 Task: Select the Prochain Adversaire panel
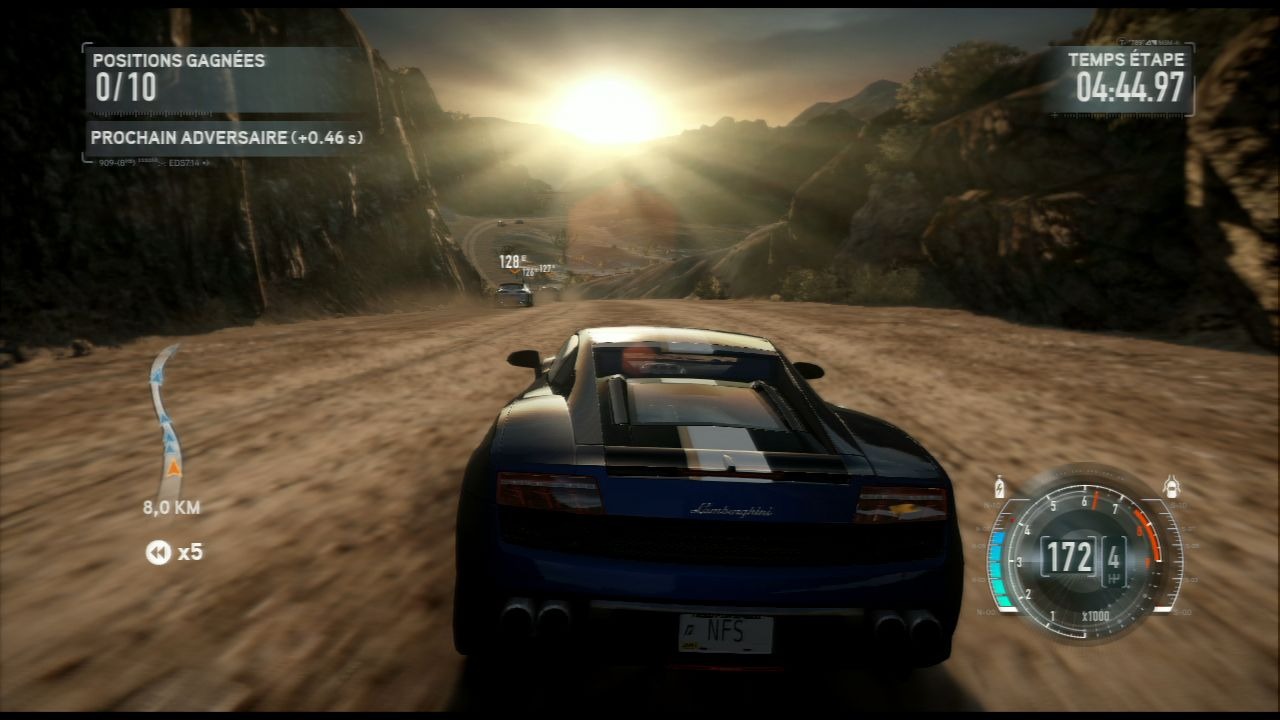pyautogui.click(x=226, y=138)
